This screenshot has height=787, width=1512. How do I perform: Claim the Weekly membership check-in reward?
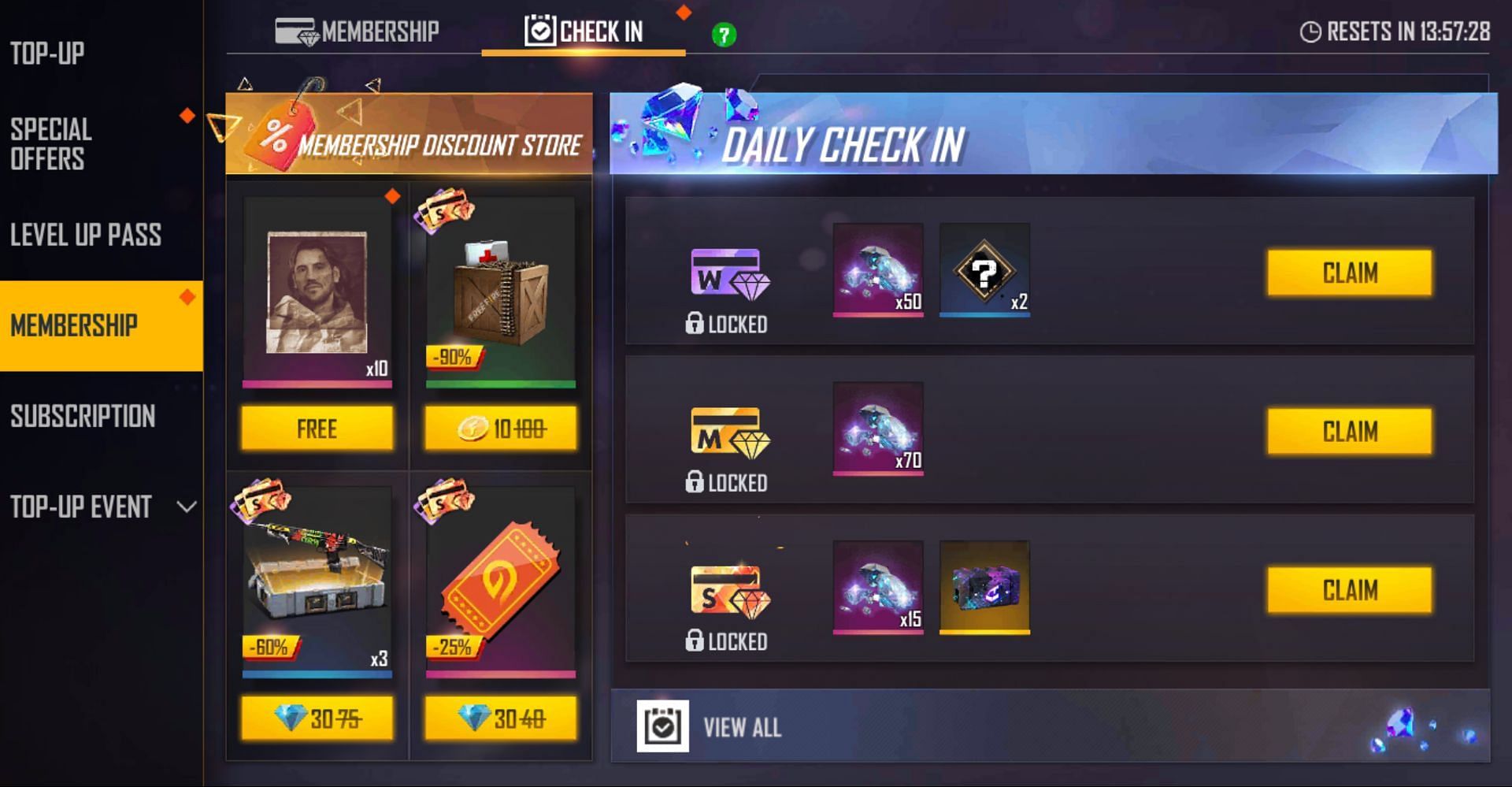1349,273
